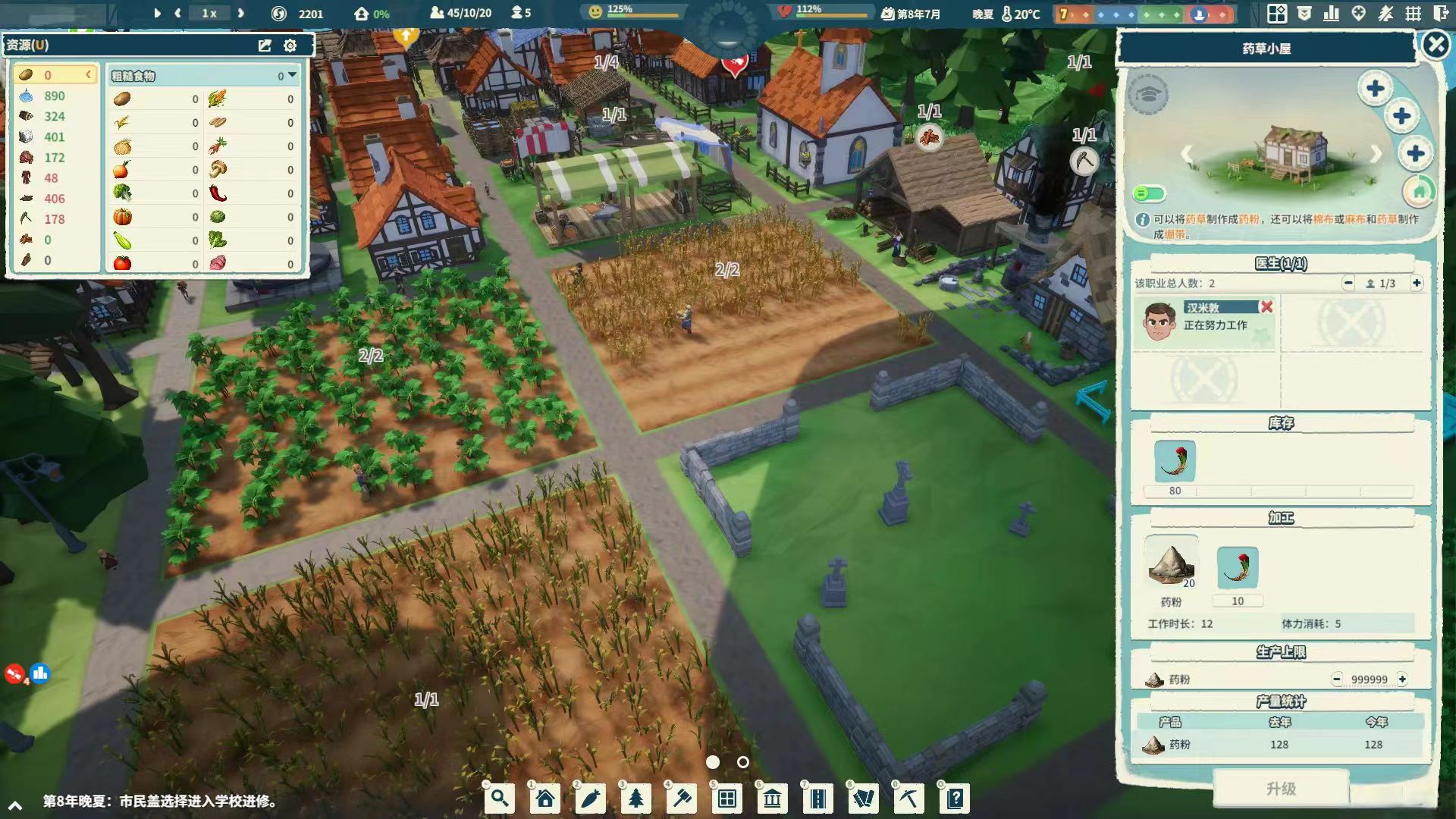Screen dimensions: 1456x819
Task: Open the carrot farming build category
Action: (591, 799)
